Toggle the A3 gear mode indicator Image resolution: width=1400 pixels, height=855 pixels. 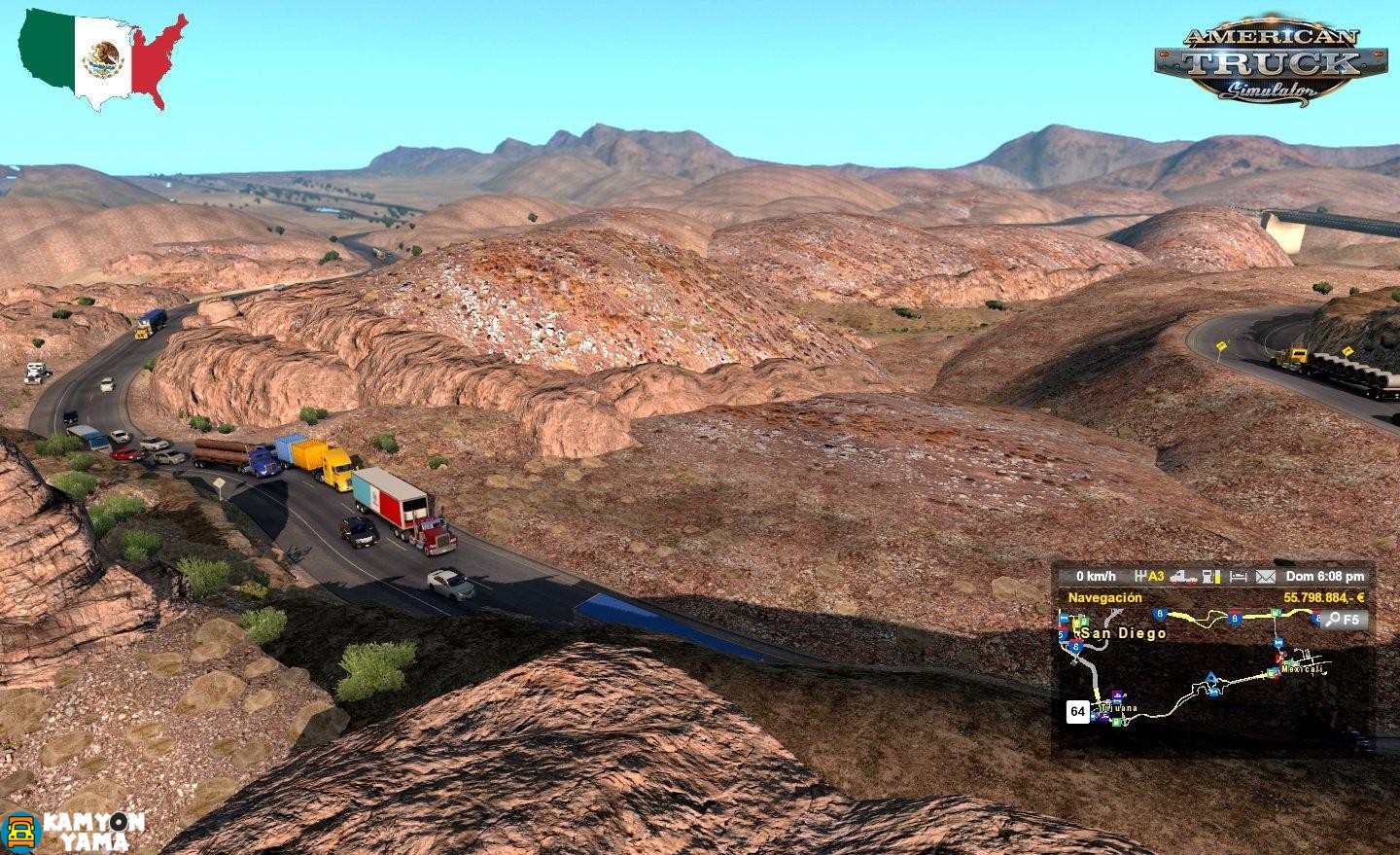point(1154,576)
